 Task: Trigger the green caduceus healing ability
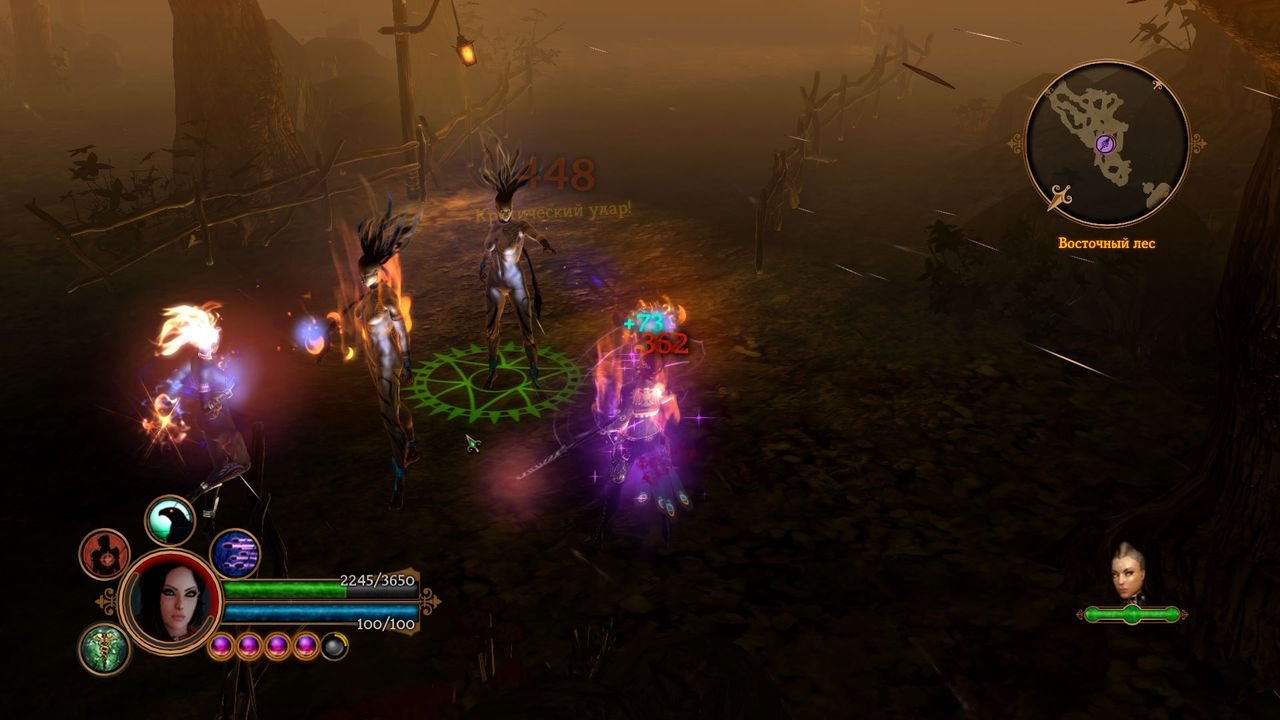[x=104, y=648]
